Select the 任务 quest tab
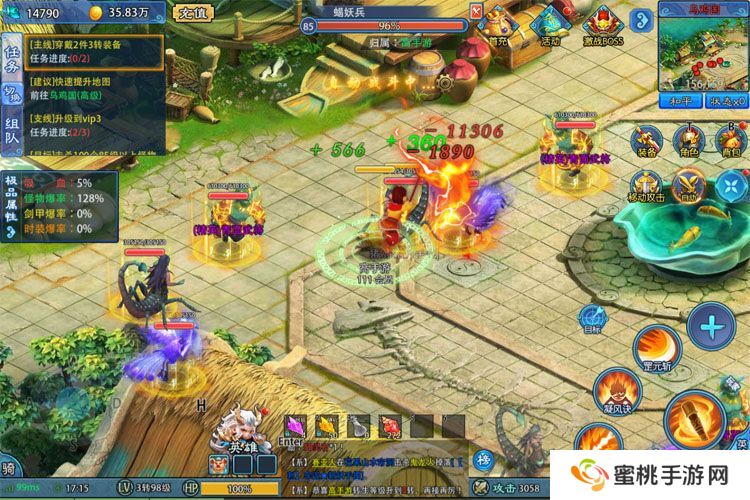This screenshot has height=500, width=750. coord(12,59)
